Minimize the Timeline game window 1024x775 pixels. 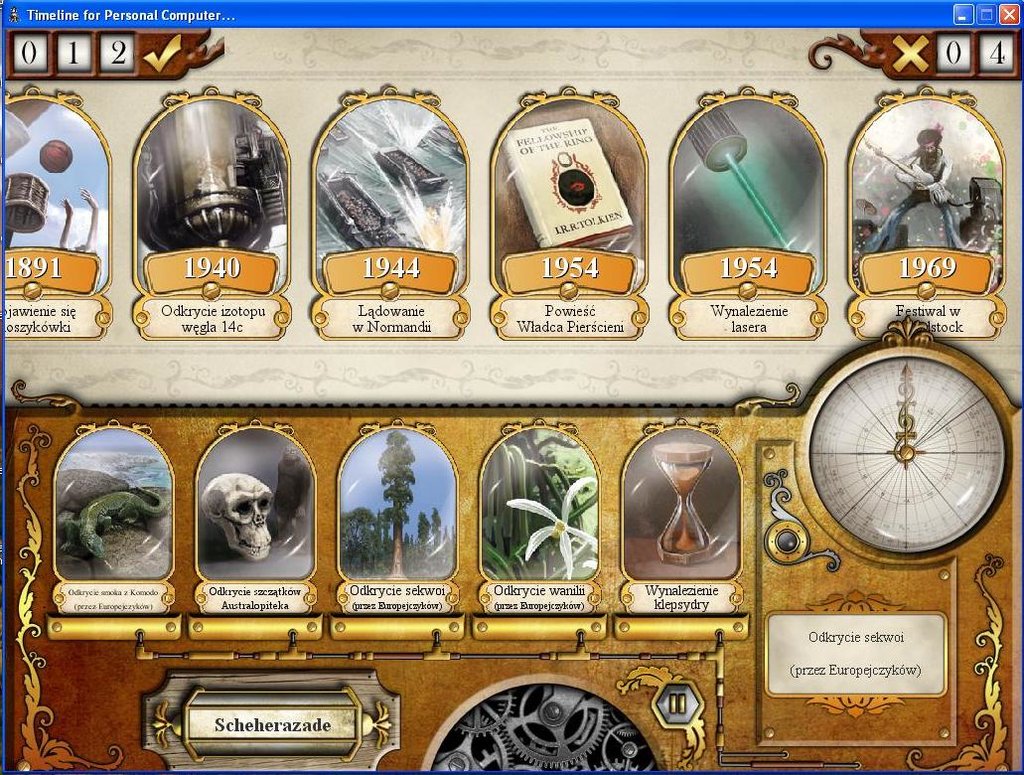(x=963, y=14)
